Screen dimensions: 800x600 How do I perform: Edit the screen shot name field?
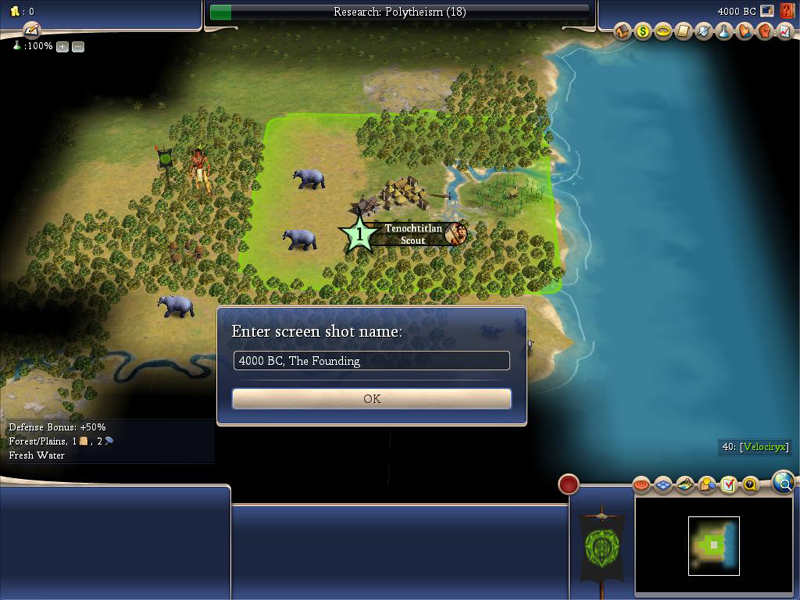click(x=371, y=361)
